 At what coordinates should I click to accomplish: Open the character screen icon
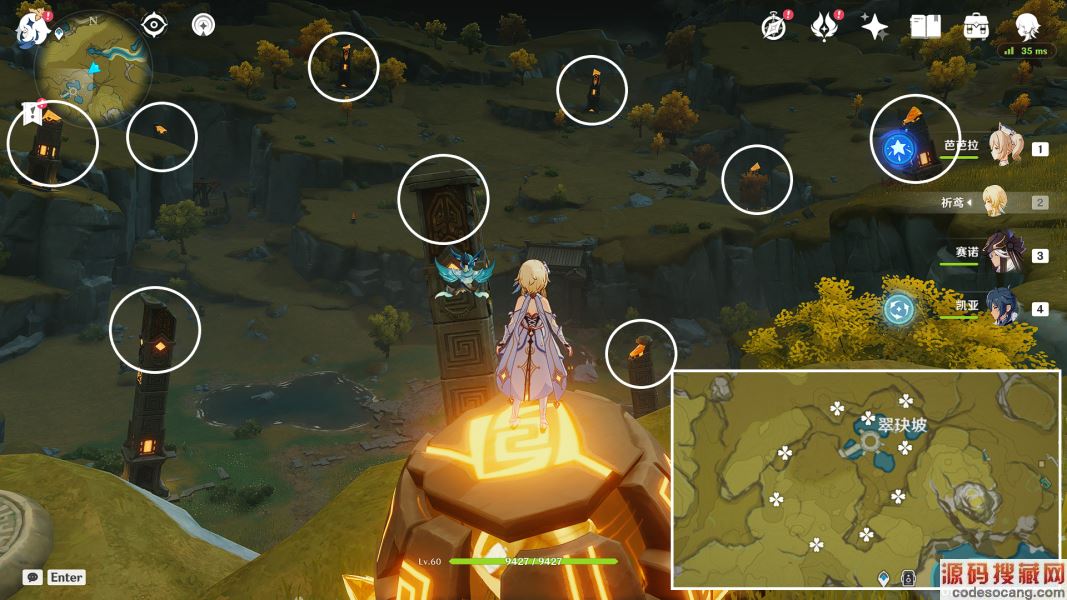coord(1027,26)
